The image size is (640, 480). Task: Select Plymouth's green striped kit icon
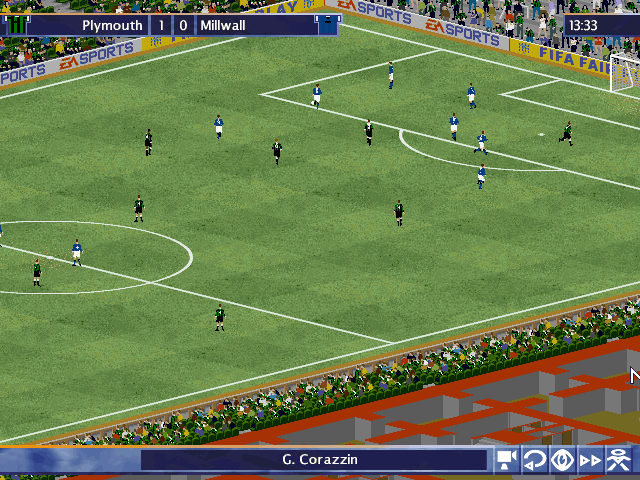(18, 24)
